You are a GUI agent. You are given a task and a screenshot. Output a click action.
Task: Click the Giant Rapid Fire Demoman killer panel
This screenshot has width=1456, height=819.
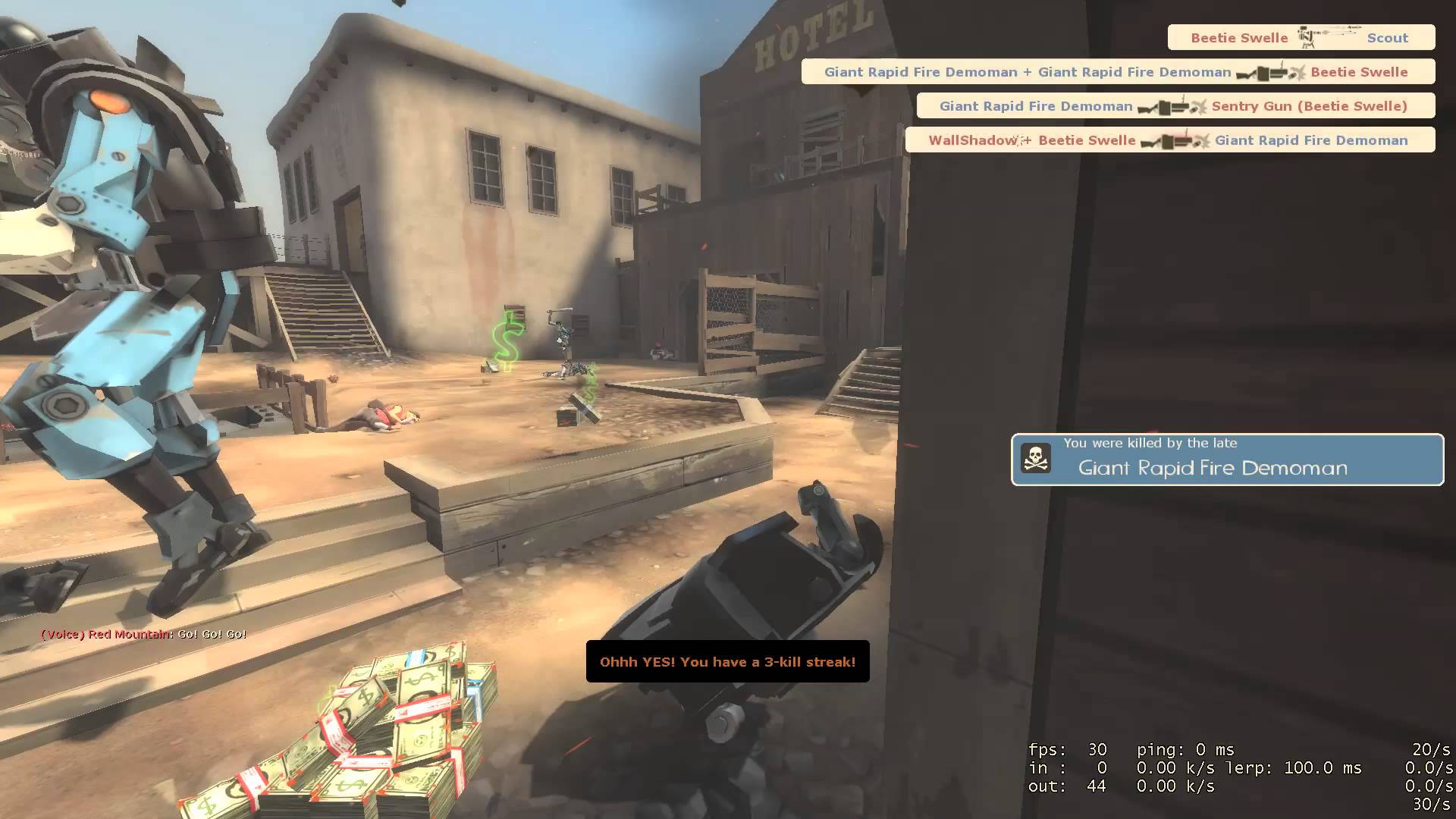point(1227,460)
